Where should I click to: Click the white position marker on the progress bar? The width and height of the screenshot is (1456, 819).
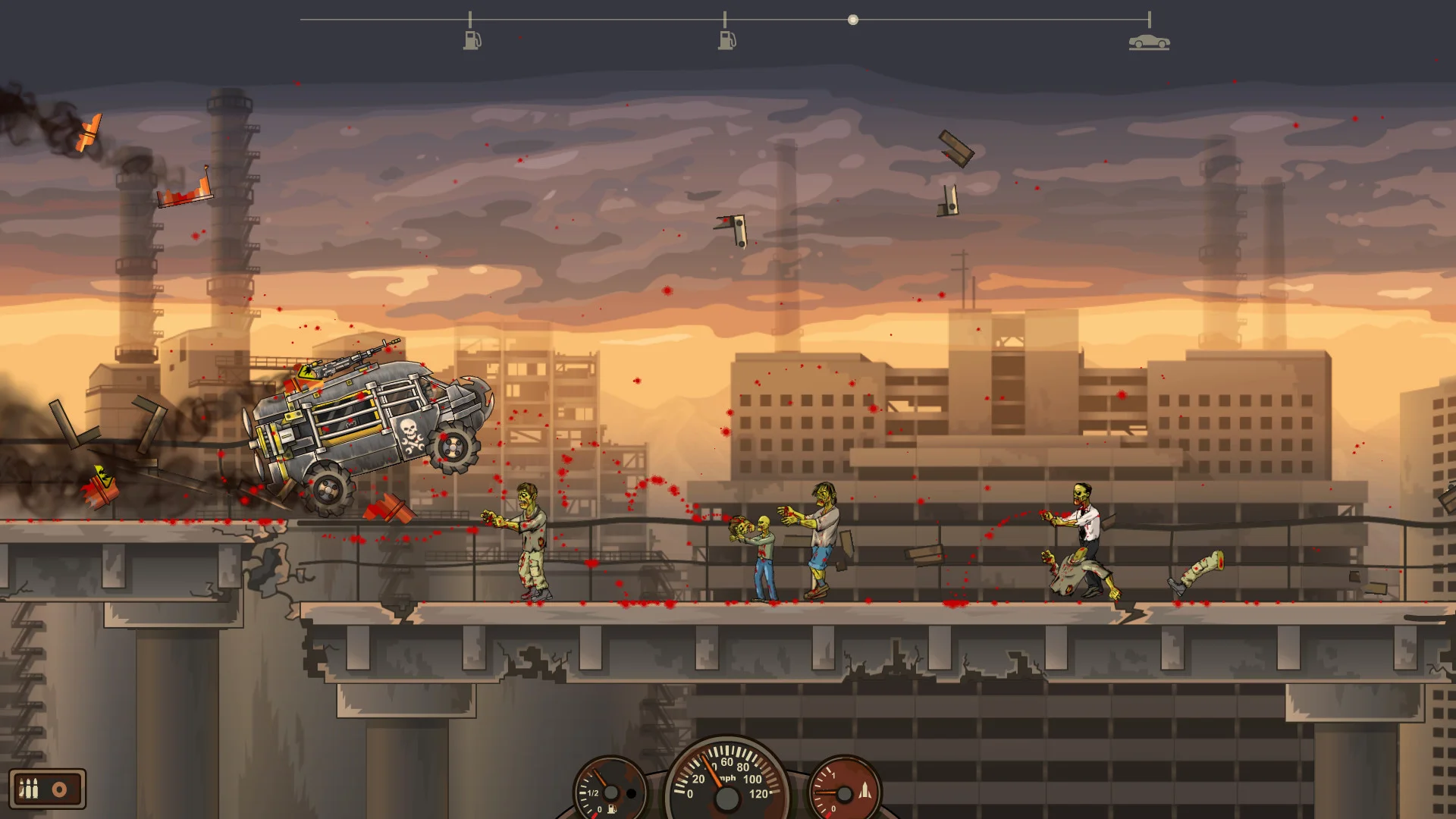(x=852, y=20)
